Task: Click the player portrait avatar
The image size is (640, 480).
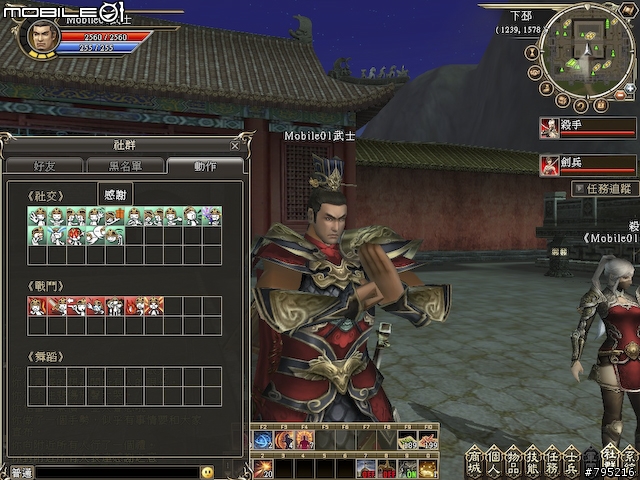Action: pos(39,37)
